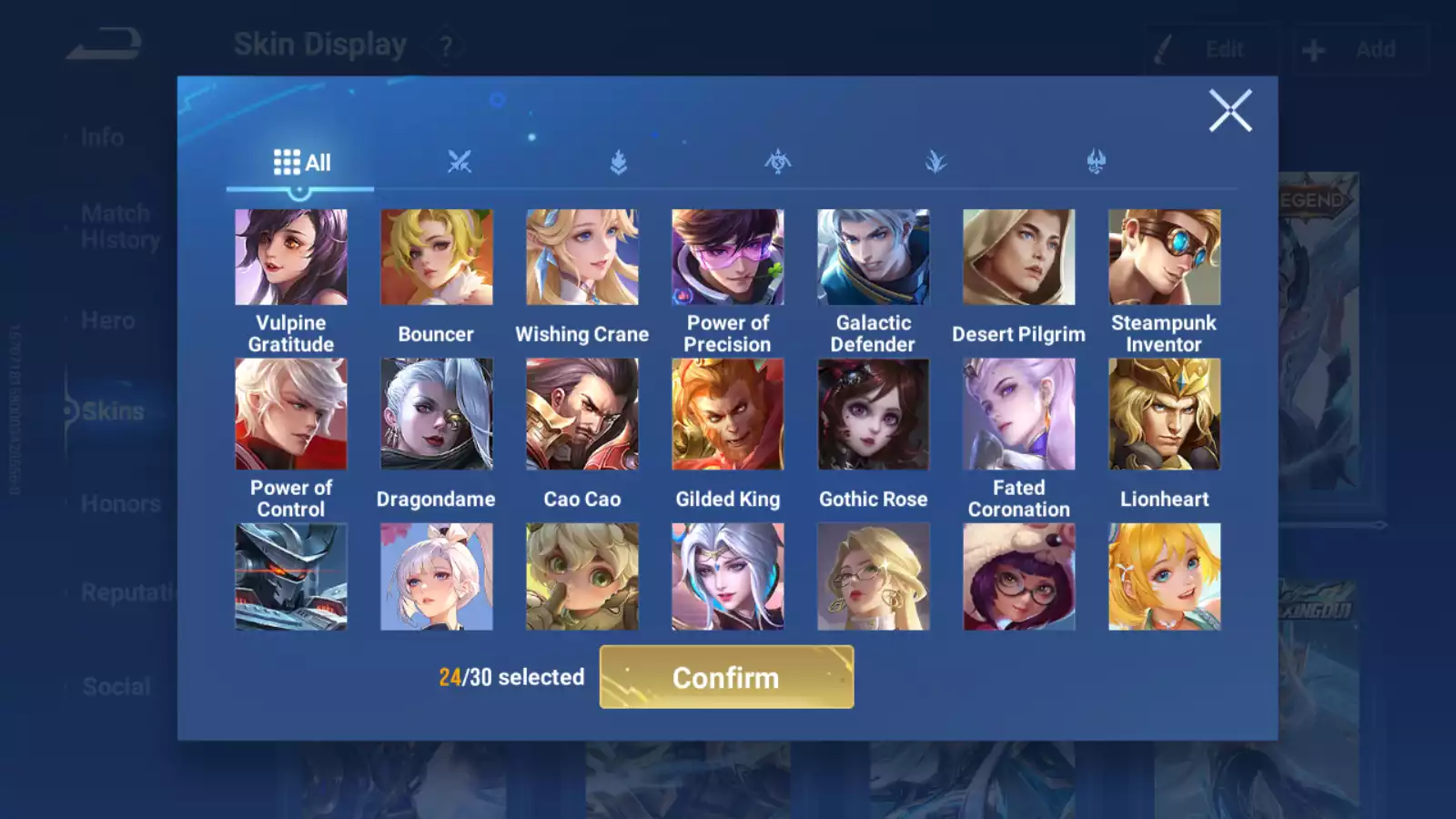
Task: Choose the Fated Coronation skin
Action: click(x=1019, y=414)
